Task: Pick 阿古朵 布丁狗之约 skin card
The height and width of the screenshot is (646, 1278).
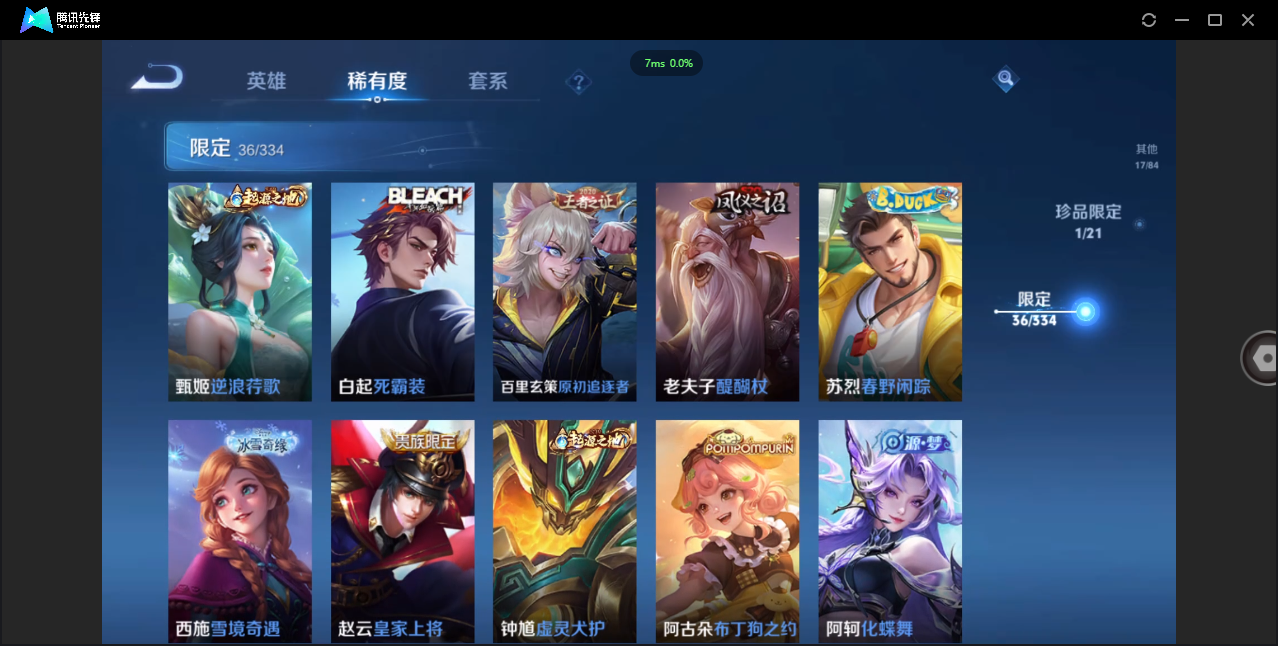Action: 727,530
